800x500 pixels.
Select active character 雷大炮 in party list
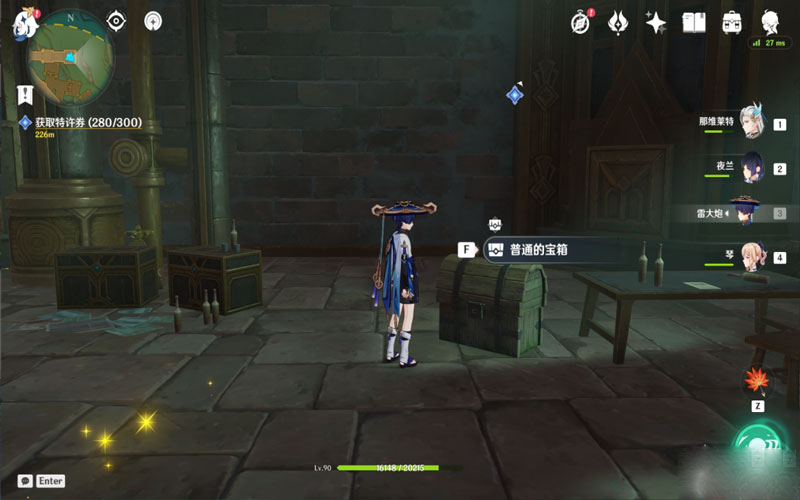point(745,211)
